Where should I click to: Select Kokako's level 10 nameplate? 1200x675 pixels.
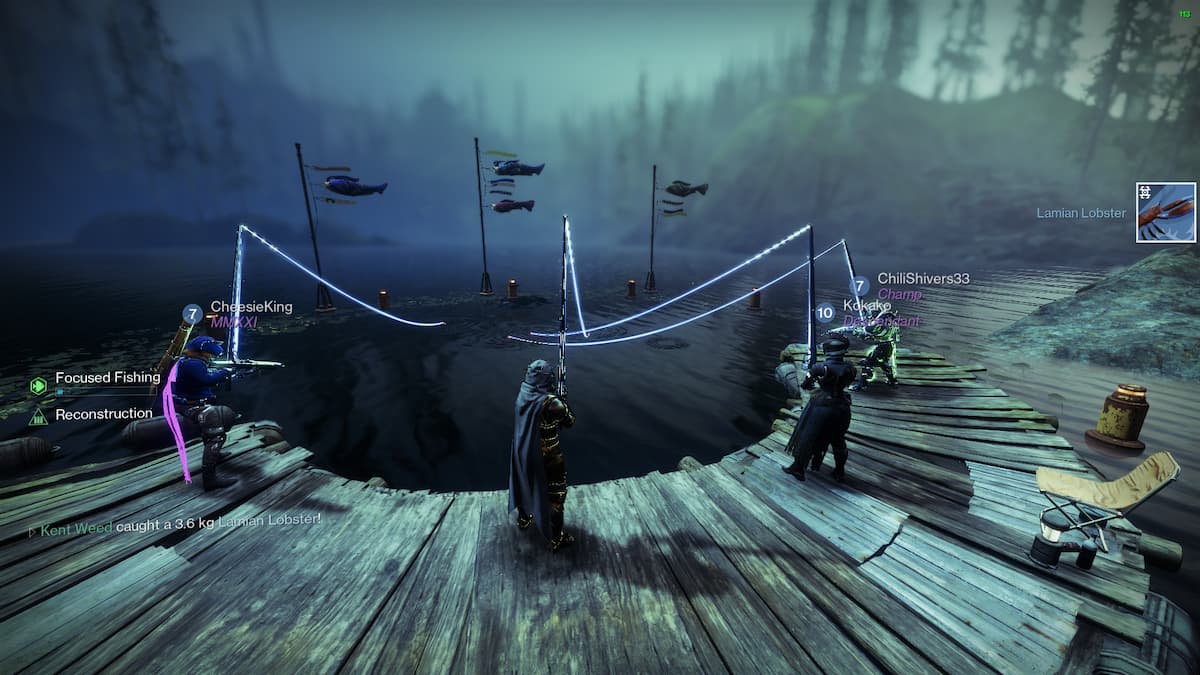click(x=865, y=305)
